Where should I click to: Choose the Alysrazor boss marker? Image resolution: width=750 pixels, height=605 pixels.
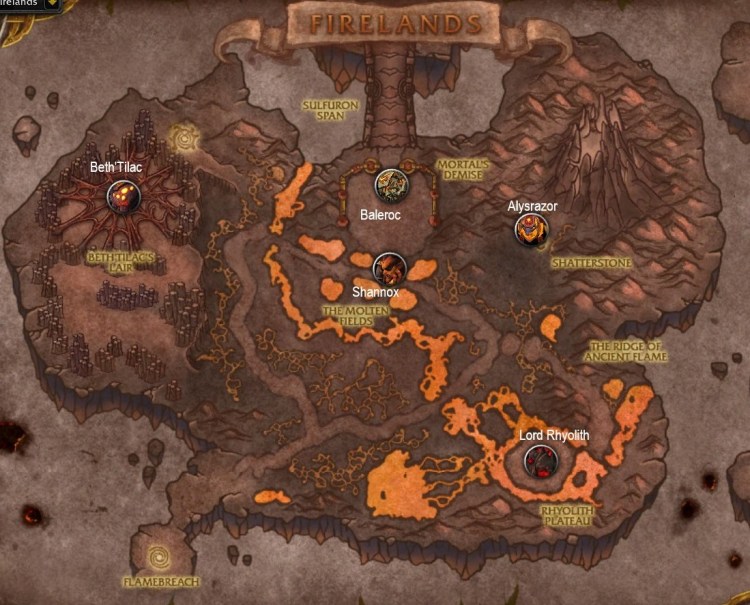[531, 230]
